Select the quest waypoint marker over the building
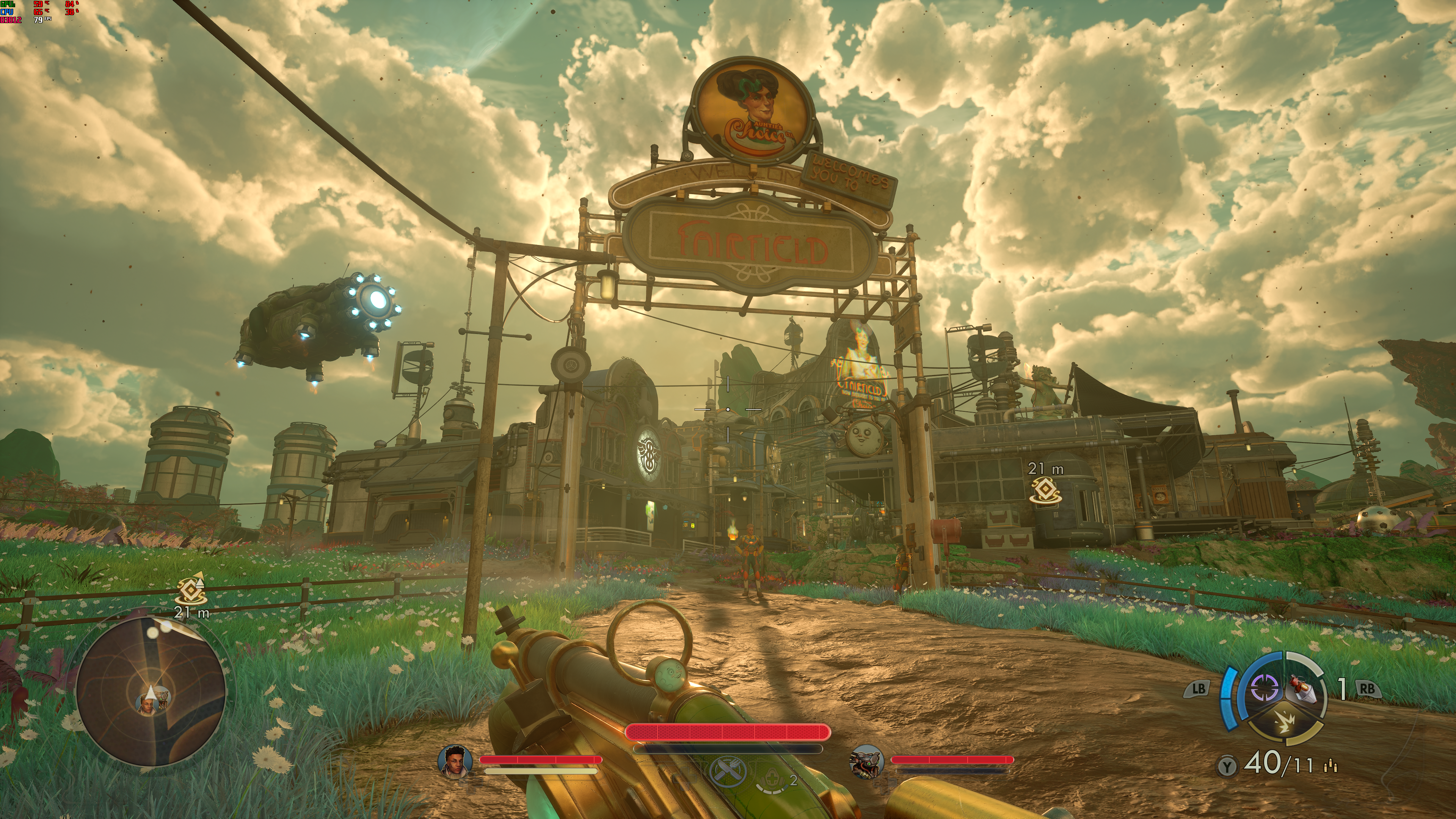The height and width of the screenshot is (819, 1456). (x=1045, y=490)
